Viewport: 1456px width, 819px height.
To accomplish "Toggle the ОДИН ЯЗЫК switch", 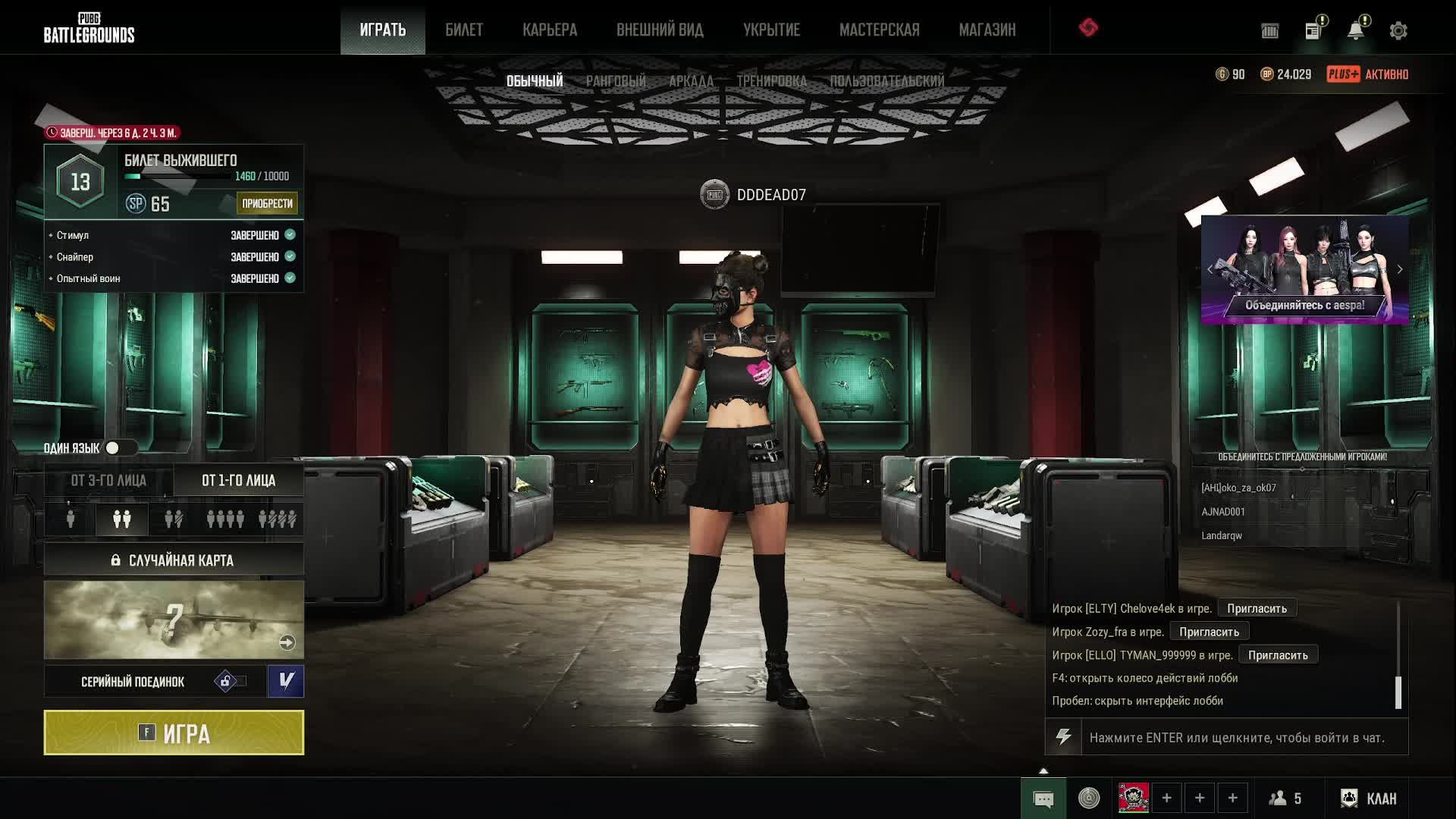I will click(x=119, y=448).
